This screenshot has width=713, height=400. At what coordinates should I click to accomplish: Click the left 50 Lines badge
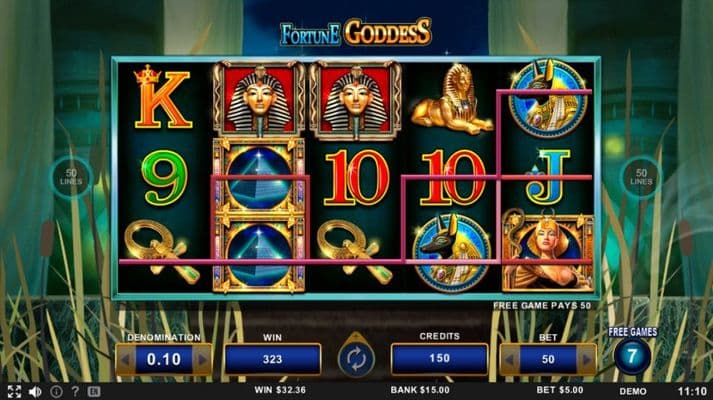(x=71, y=177)
